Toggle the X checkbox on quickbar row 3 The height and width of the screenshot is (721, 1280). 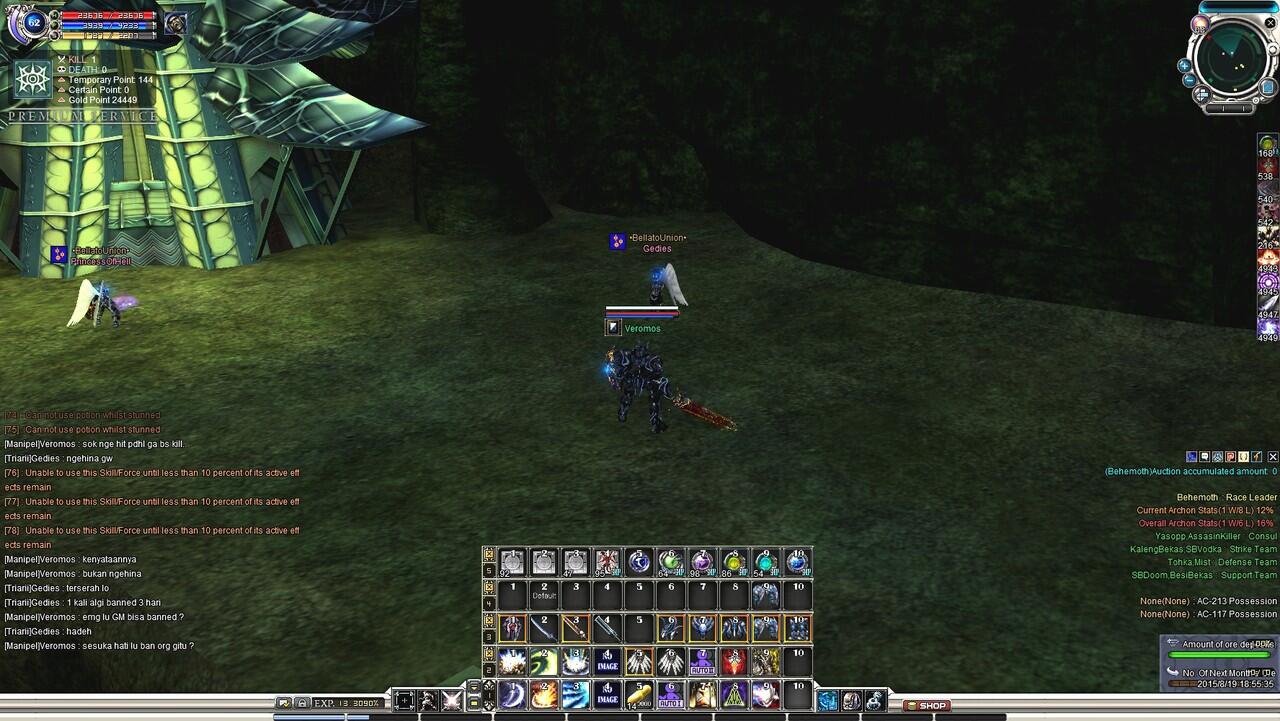(x=488, y=618)
